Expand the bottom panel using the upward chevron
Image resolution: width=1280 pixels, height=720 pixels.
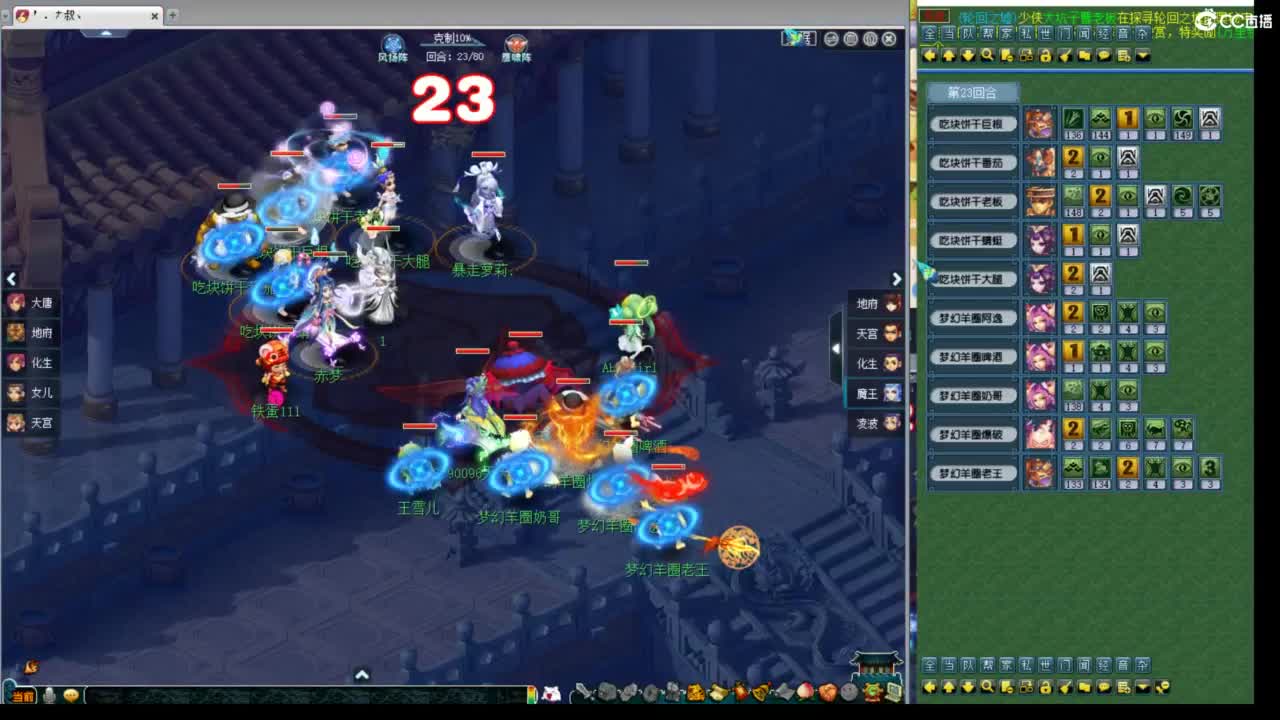coord(361,677)
